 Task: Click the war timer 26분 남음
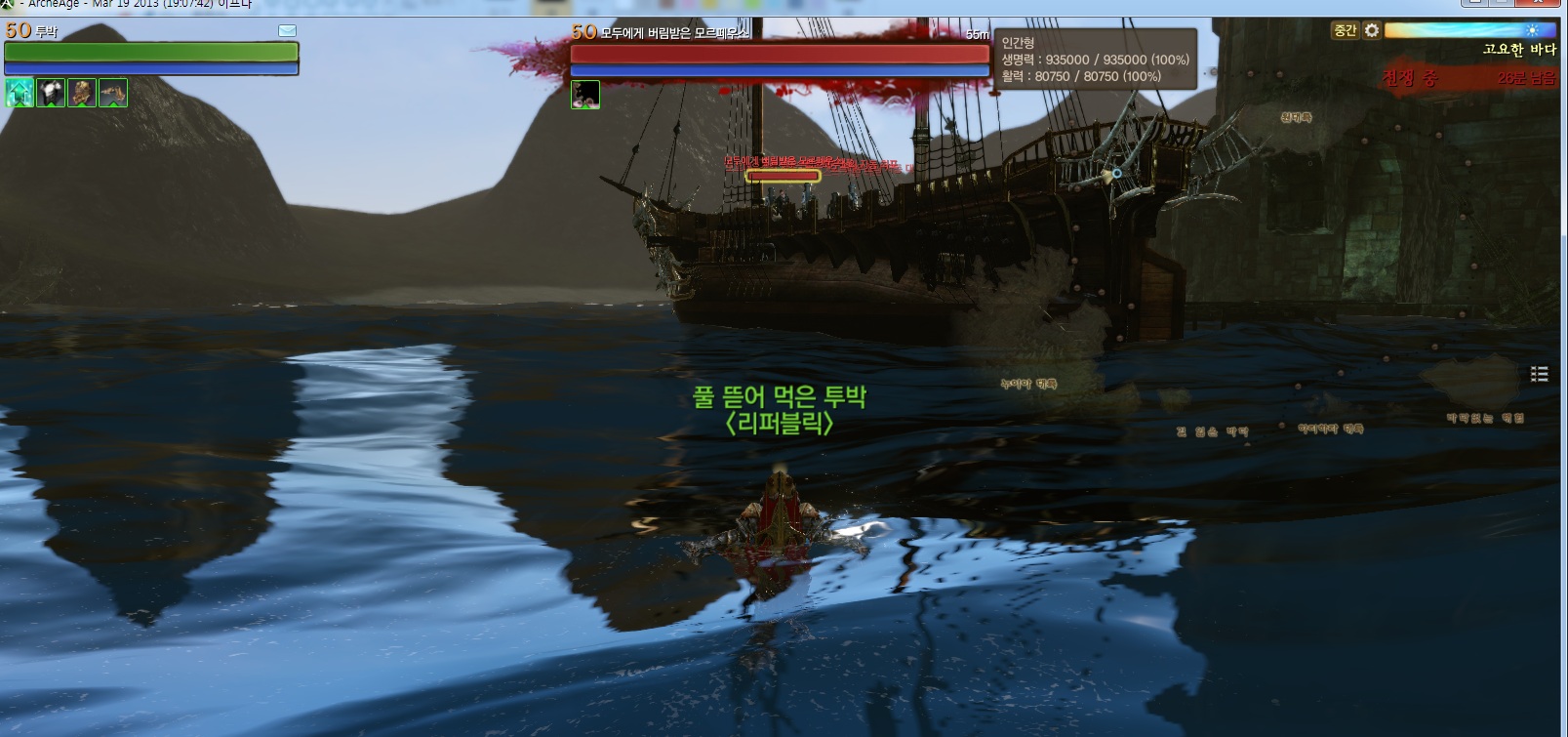1526,78
